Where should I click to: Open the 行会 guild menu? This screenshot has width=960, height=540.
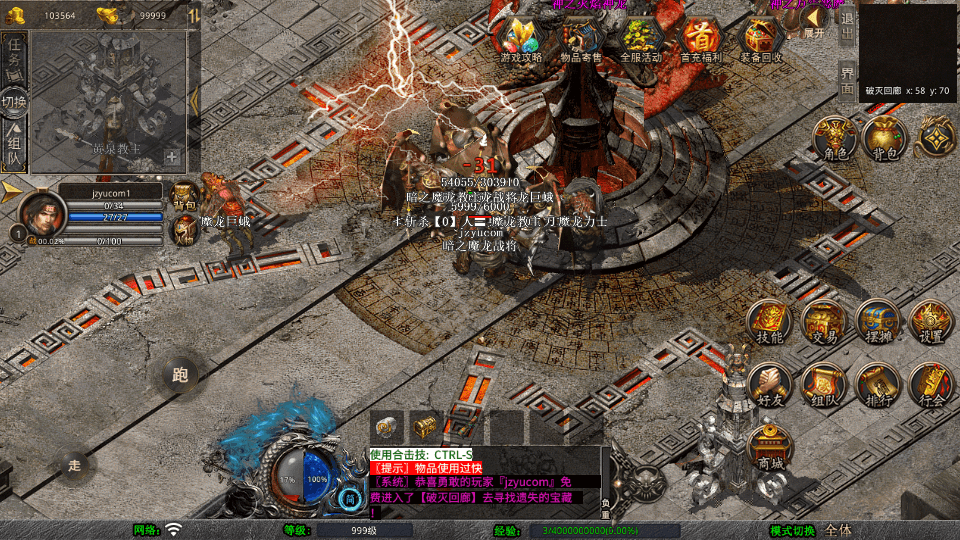tap(931, 384)
